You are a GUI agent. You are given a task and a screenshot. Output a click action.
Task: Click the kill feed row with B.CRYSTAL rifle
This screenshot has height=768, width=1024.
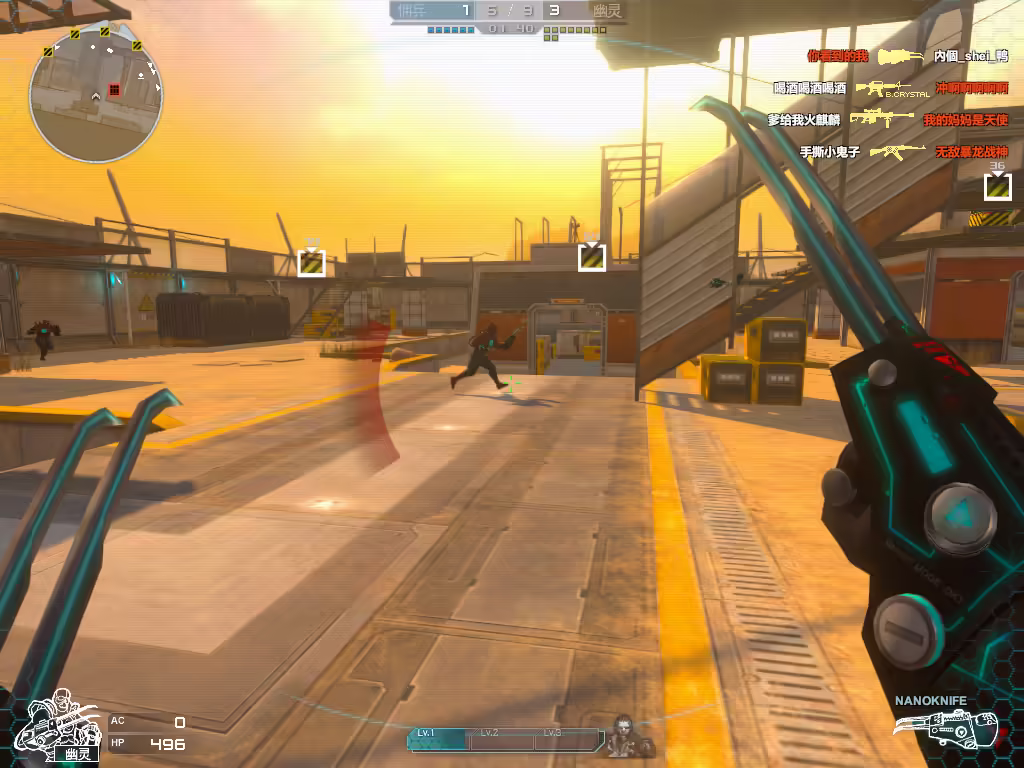(890, 89)
